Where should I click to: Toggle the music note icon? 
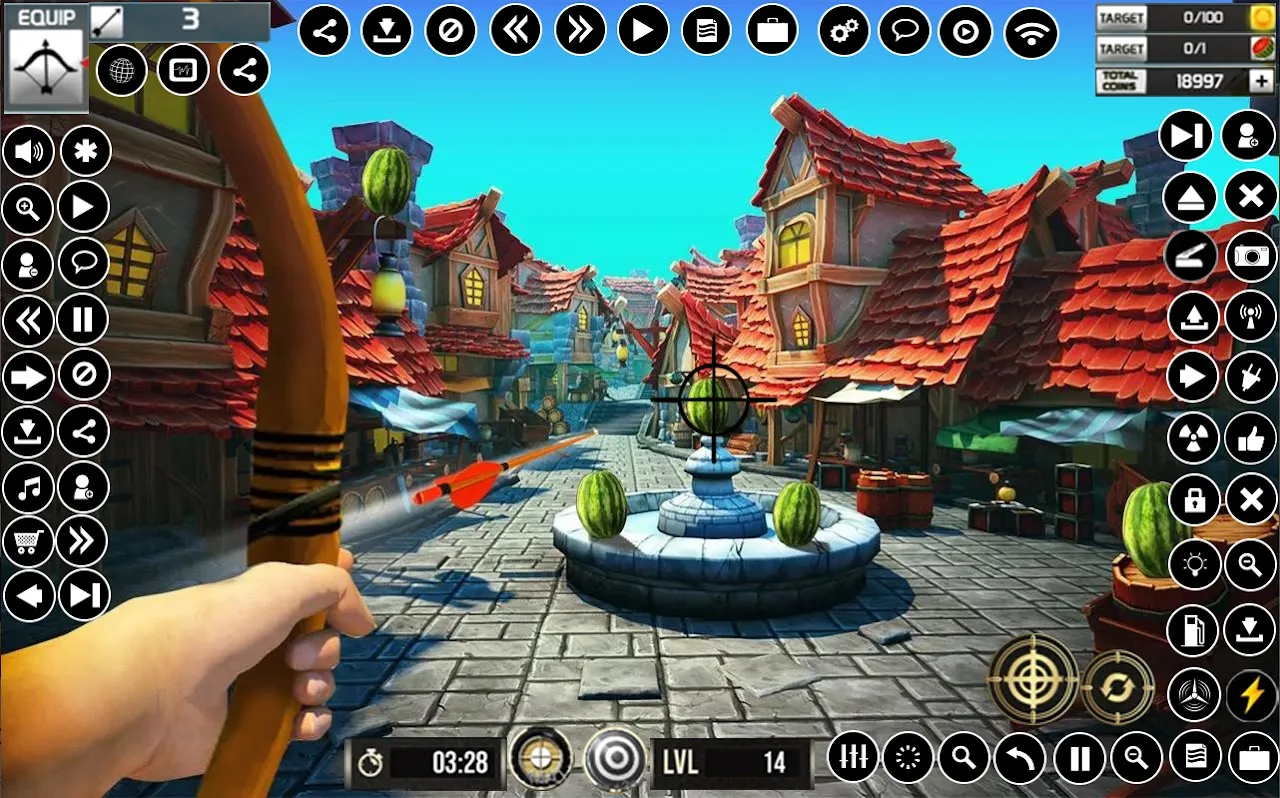(28, 489)
